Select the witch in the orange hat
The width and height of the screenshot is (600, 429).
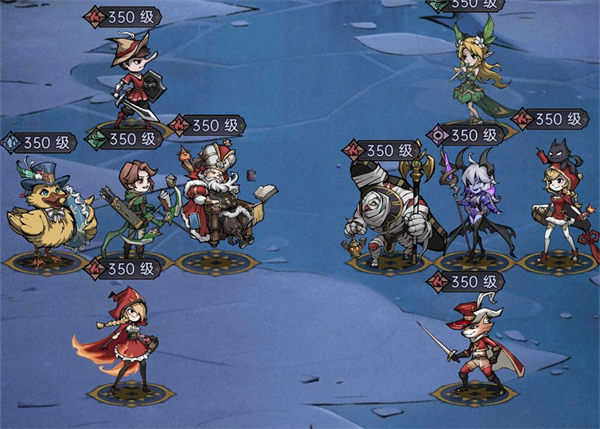(x=133, y=80)
